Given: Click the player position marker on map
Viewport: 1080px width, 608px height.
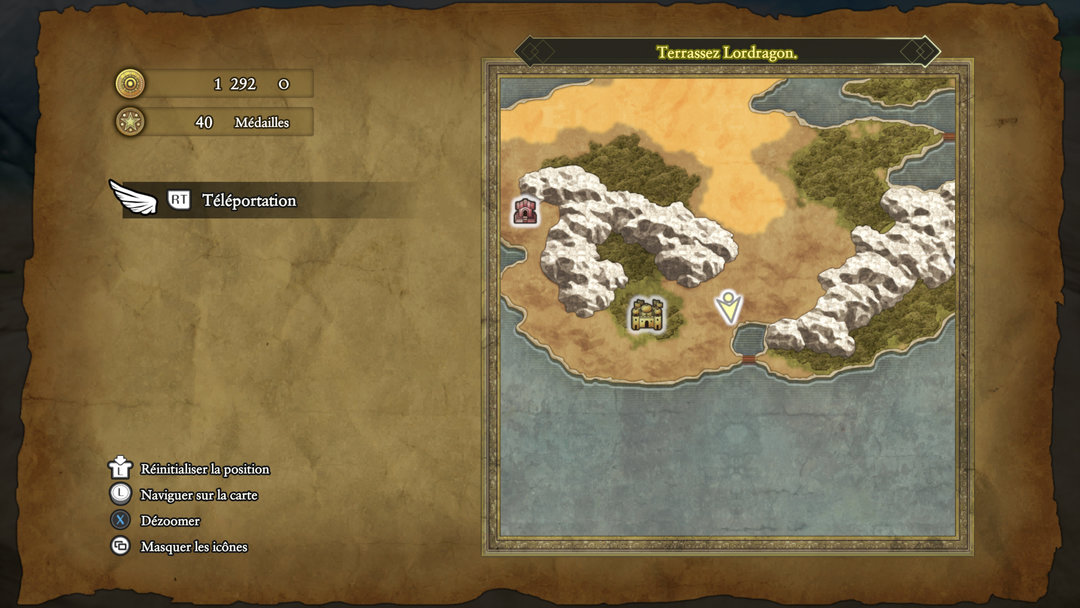Looking at the screenshot, I should pyautogui.click(x=729, y=307).
